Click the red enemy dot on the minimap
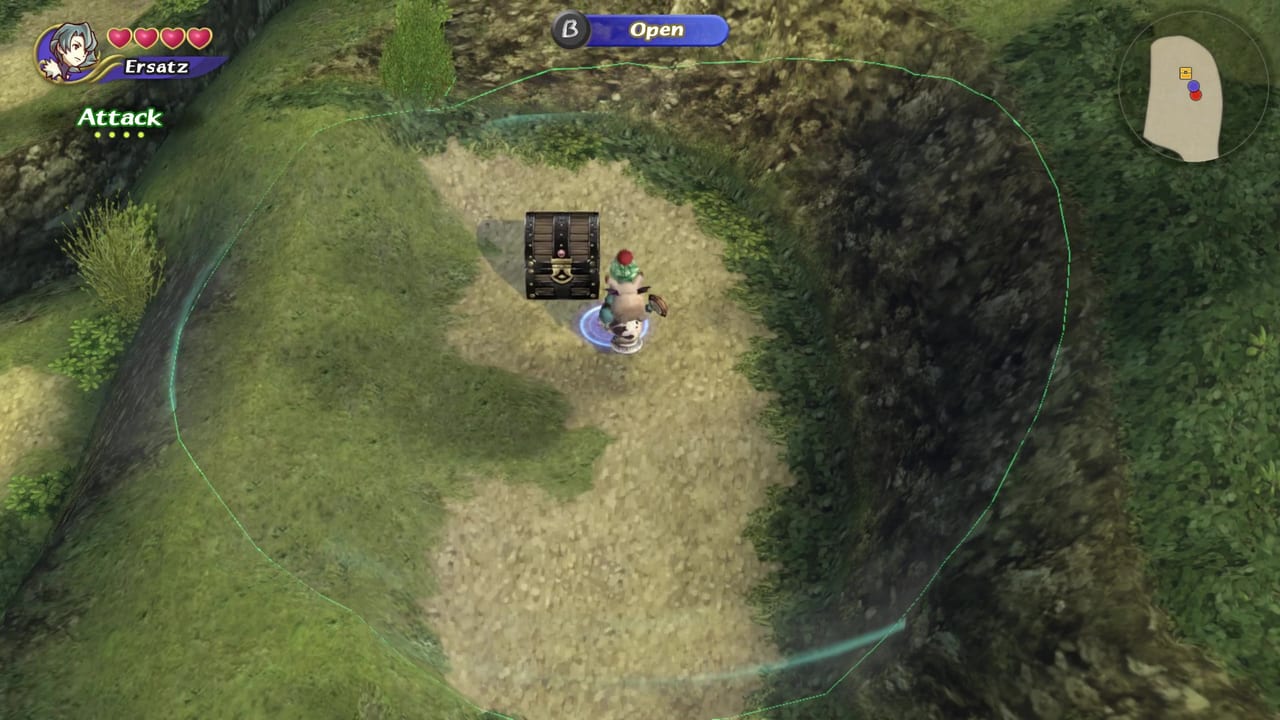Screen dimensions: 1280x720 1196,95
